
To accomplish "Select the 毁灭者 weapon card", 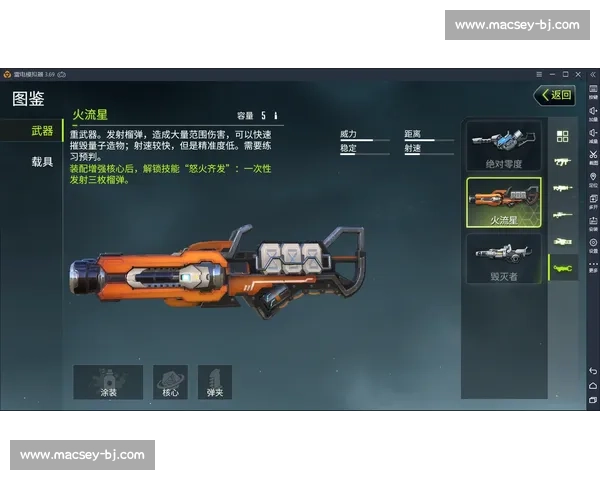I will click(504, 259).
